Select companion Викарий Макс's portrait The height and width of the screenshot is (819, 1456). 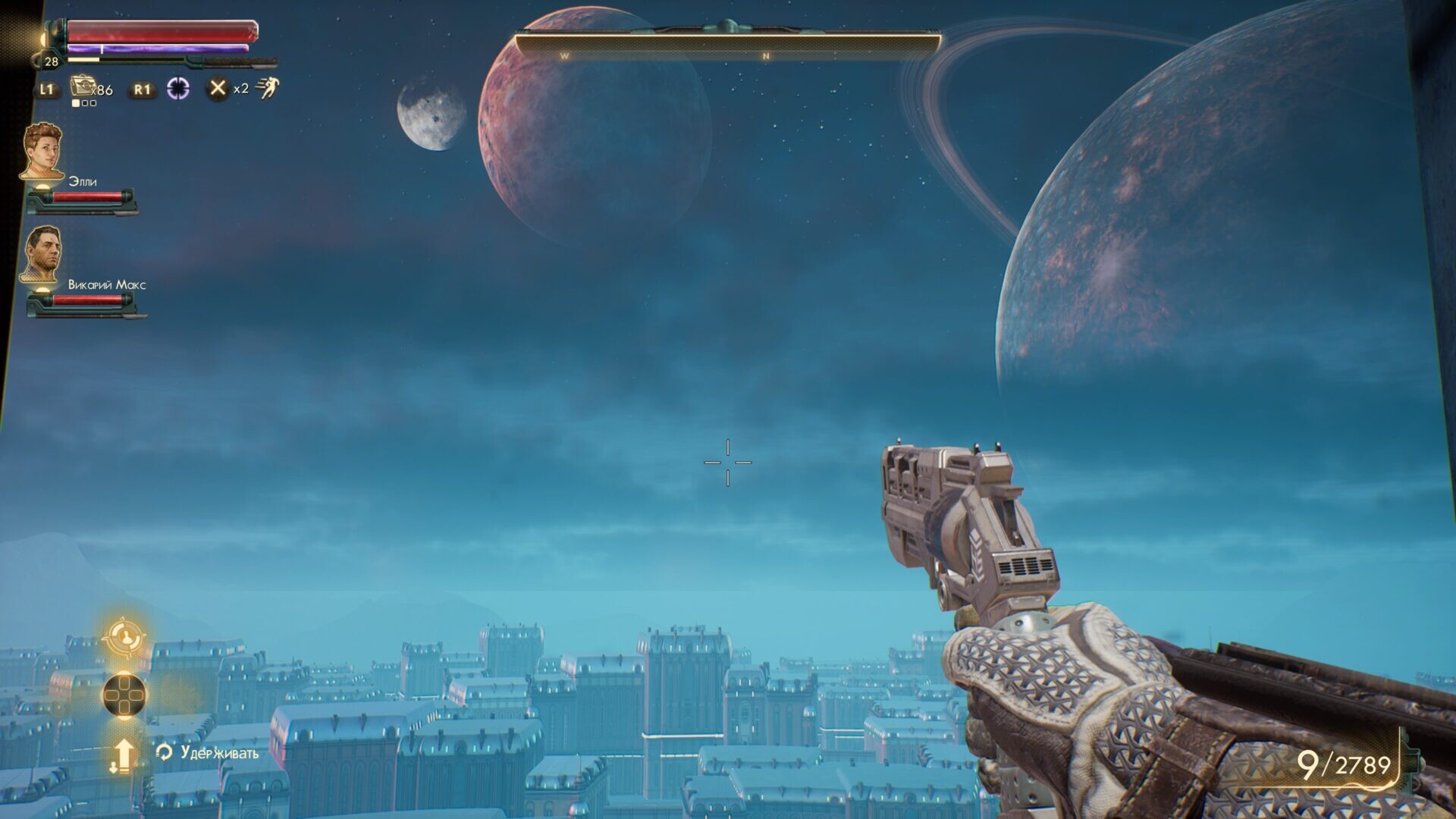coord(42,255)
